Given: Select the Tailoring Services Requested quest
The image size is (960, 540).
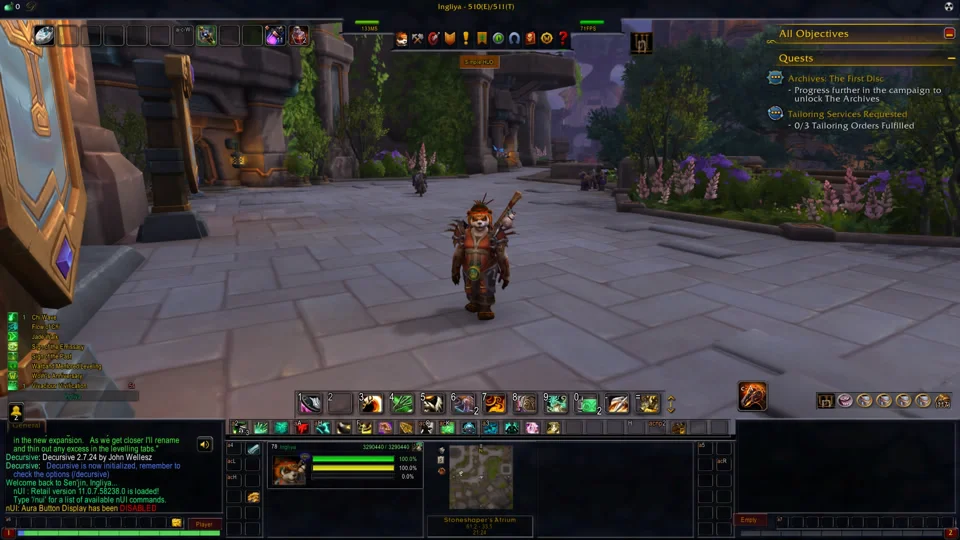Looking at the screenshot, I should coord(848,114).
